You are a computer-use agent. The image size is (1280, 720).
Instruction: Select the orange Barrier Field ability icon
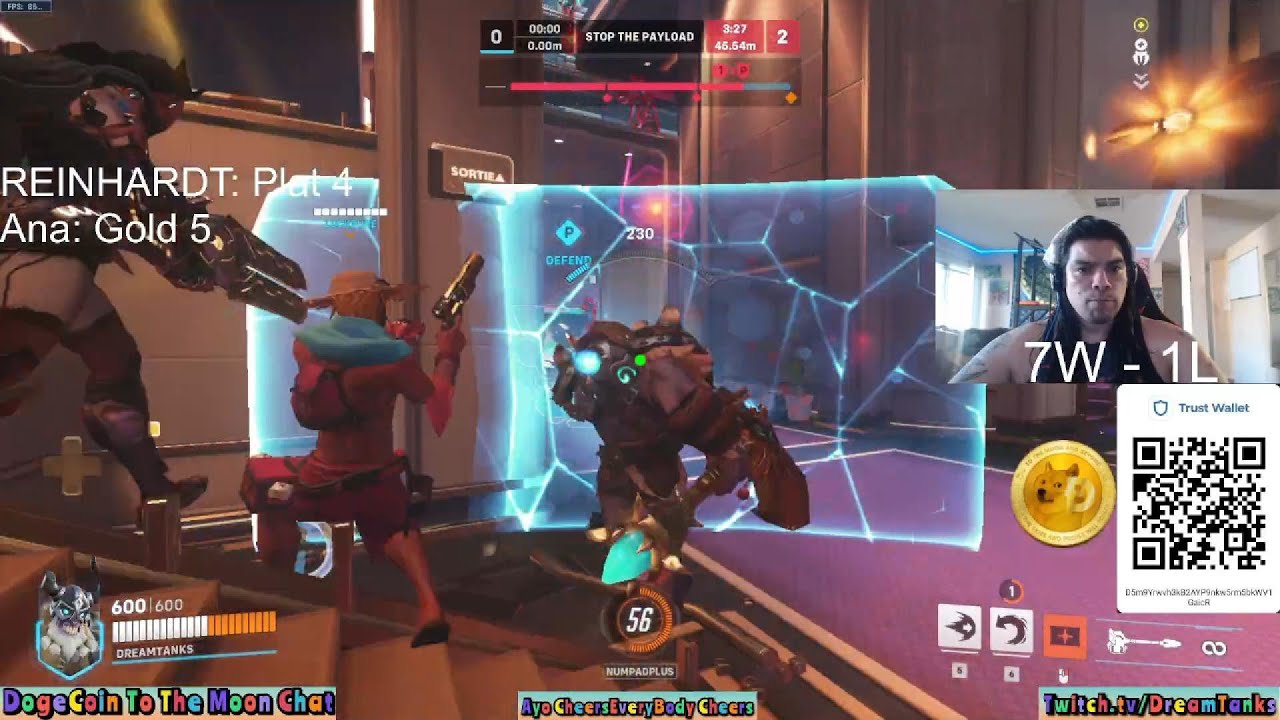tap(1063, 636)
